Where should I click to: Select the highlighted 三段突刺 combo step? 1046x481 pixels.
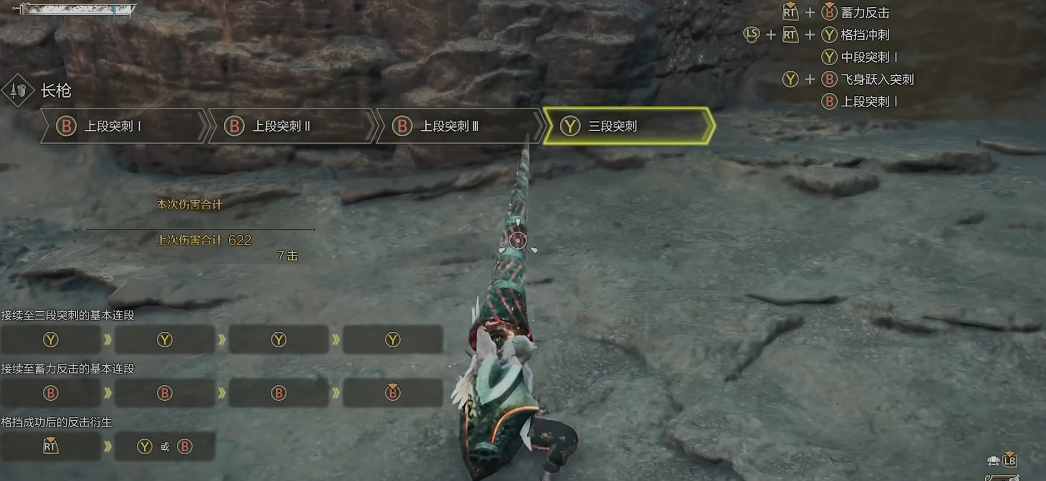tap(627, 126)
